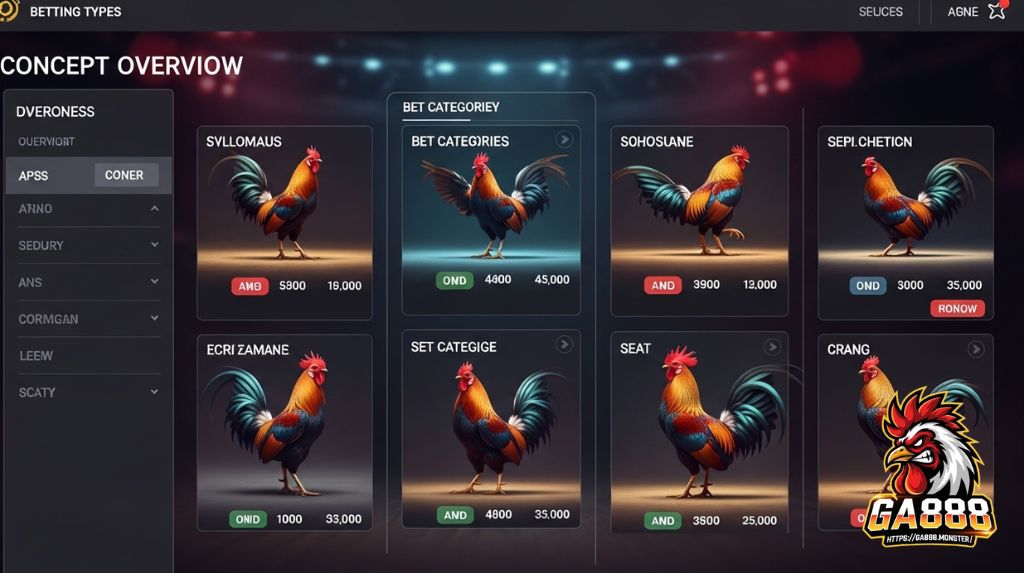Click the blue OND button
Screen dimensions: 1024x573
pos(867,286)
